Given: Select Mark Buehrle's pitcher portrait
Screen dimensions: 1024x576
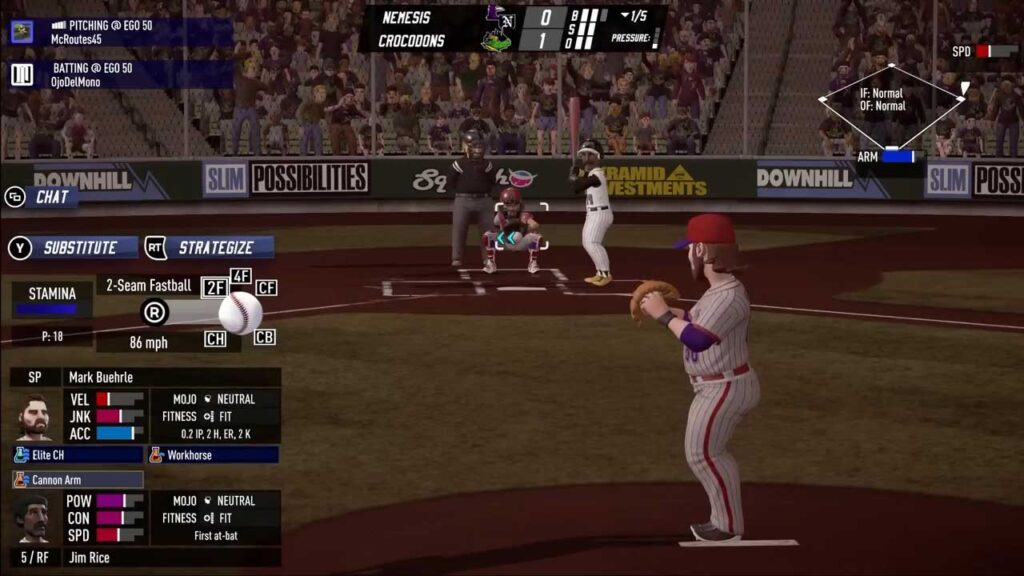Looking at the screenshot, I should [33, 417].
